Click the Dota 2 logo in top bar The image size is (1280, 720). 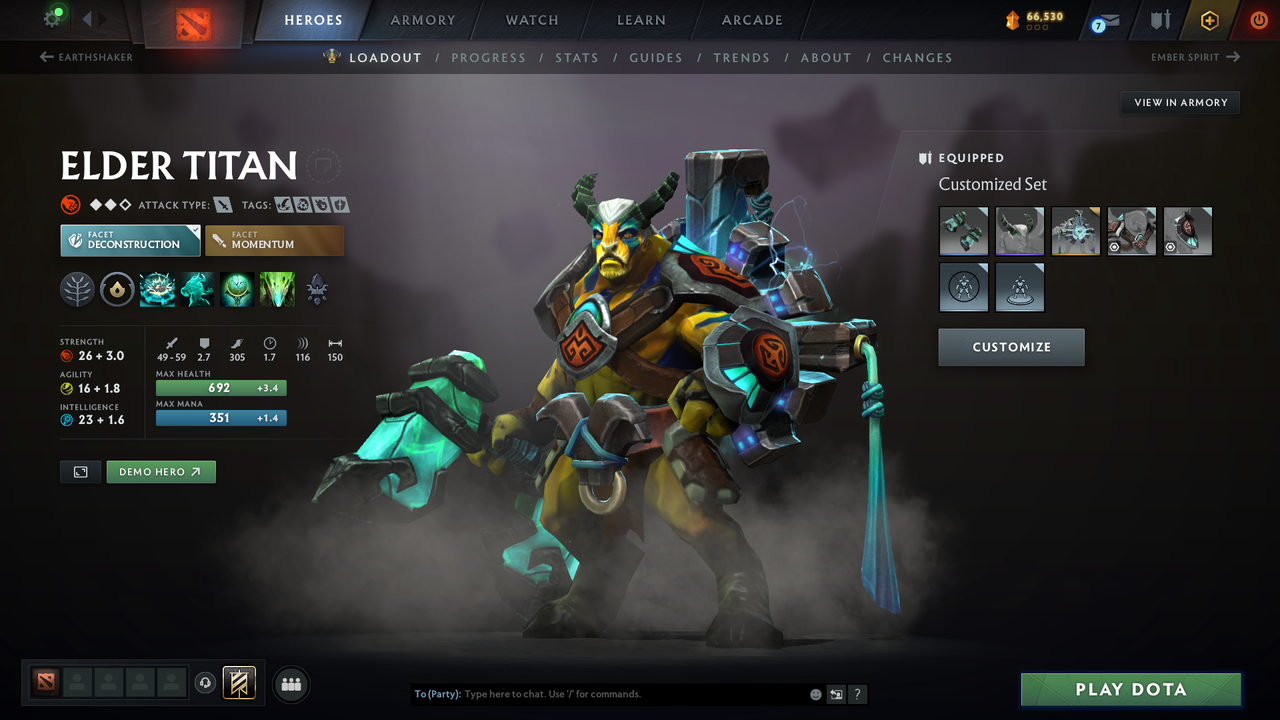tap(196, 20)
